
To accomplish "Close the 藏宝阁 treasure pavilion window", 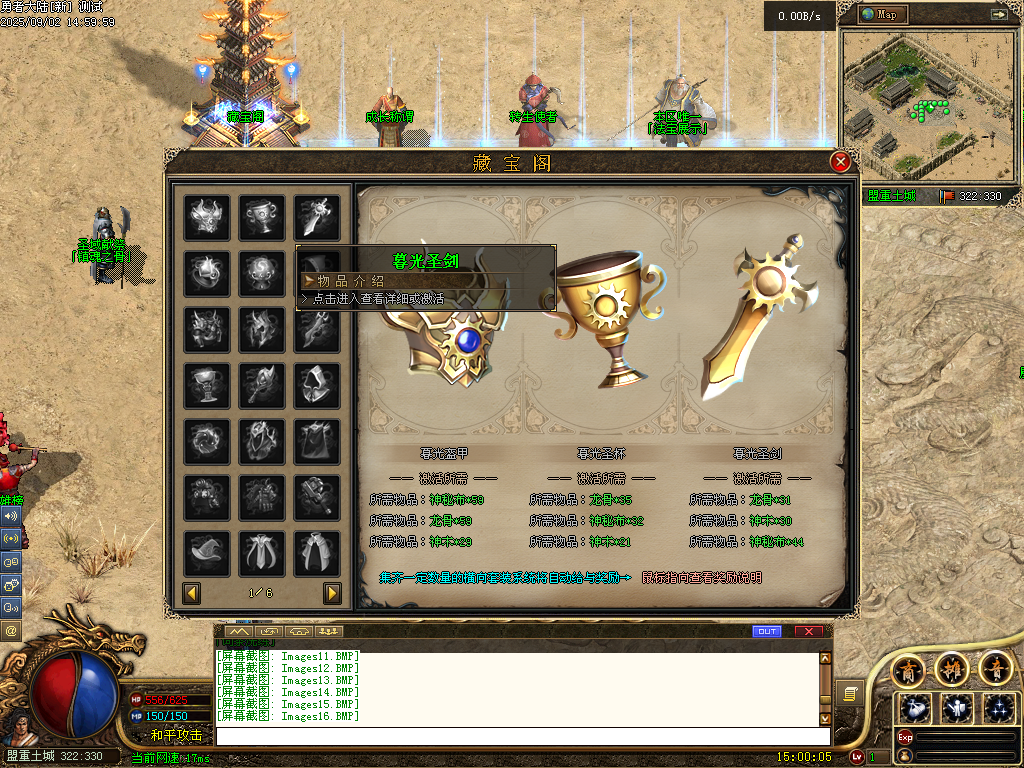I will [x=841, y=161].
